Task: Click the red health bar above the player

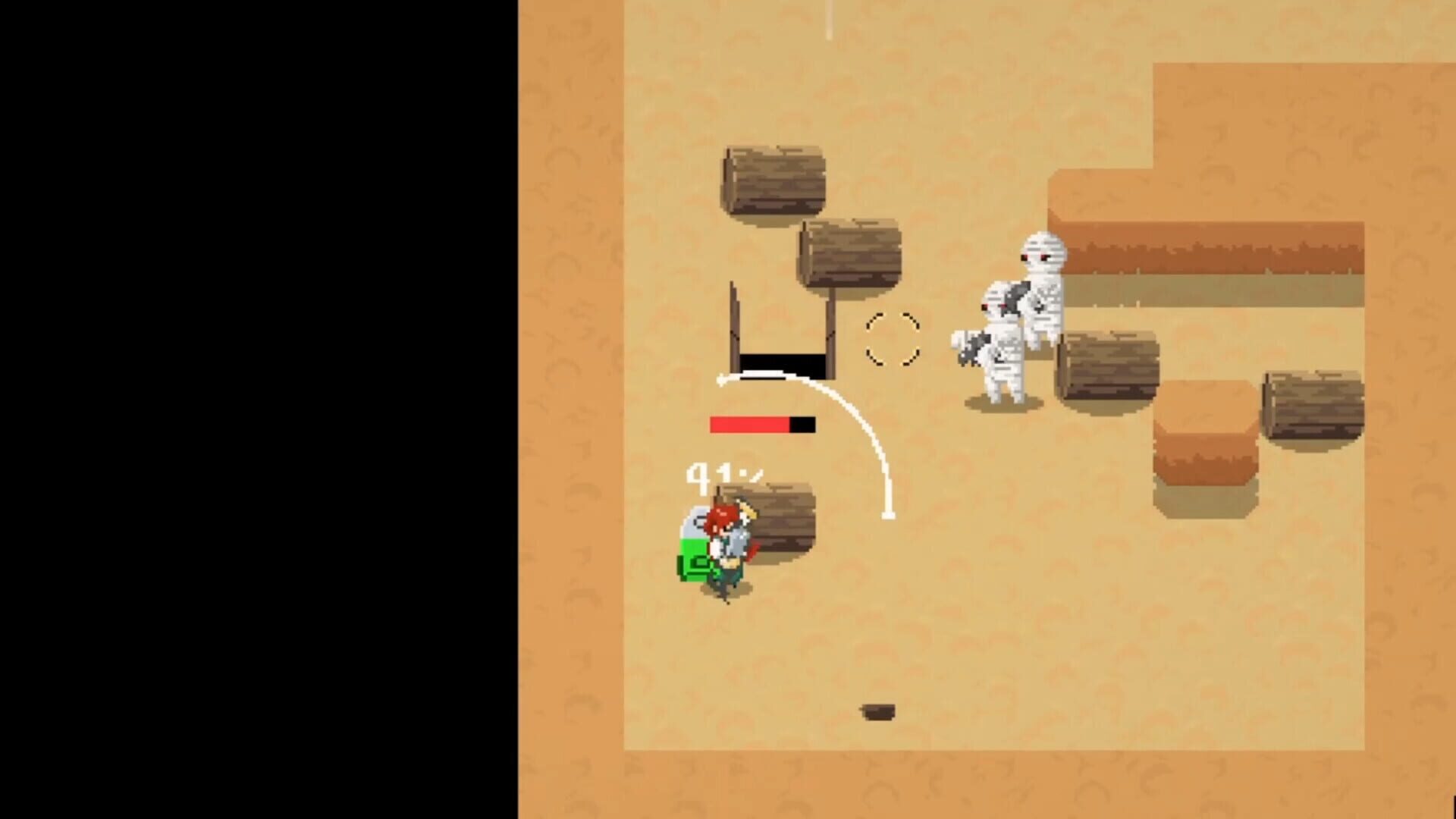Action: click(751, 425)
